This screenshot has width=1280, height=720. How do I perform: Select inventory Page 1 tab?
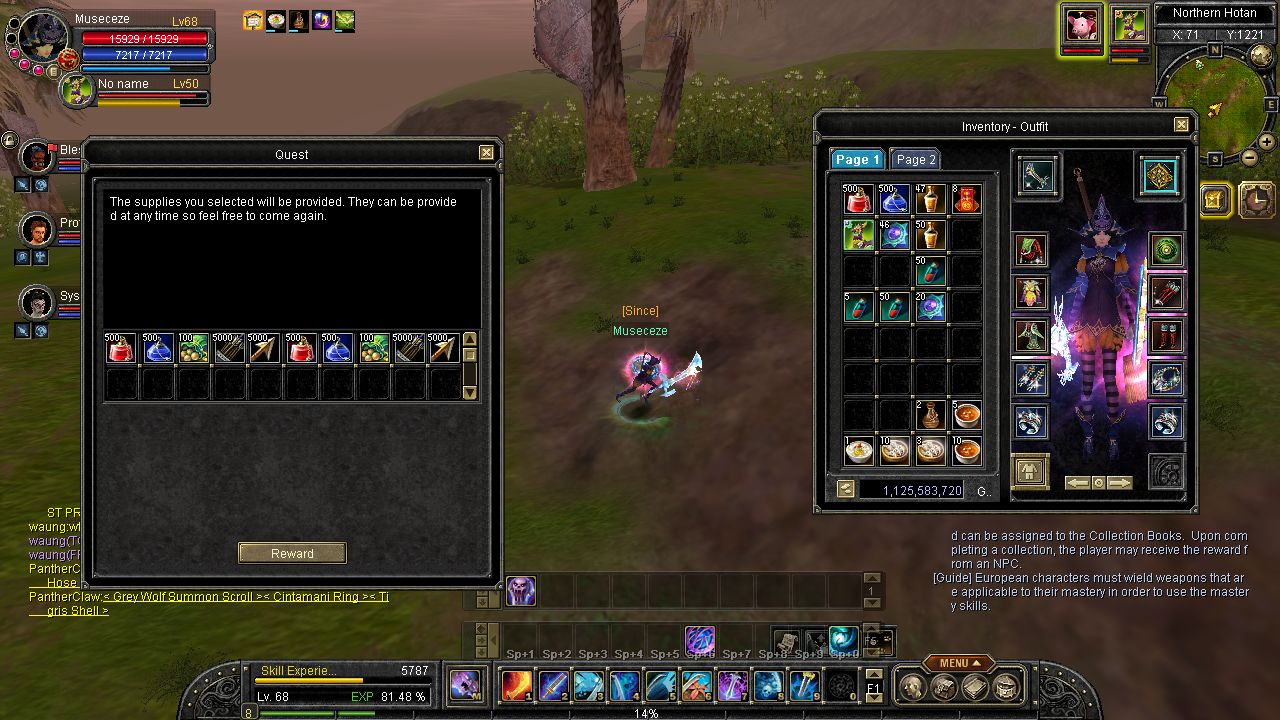(856, 159)
